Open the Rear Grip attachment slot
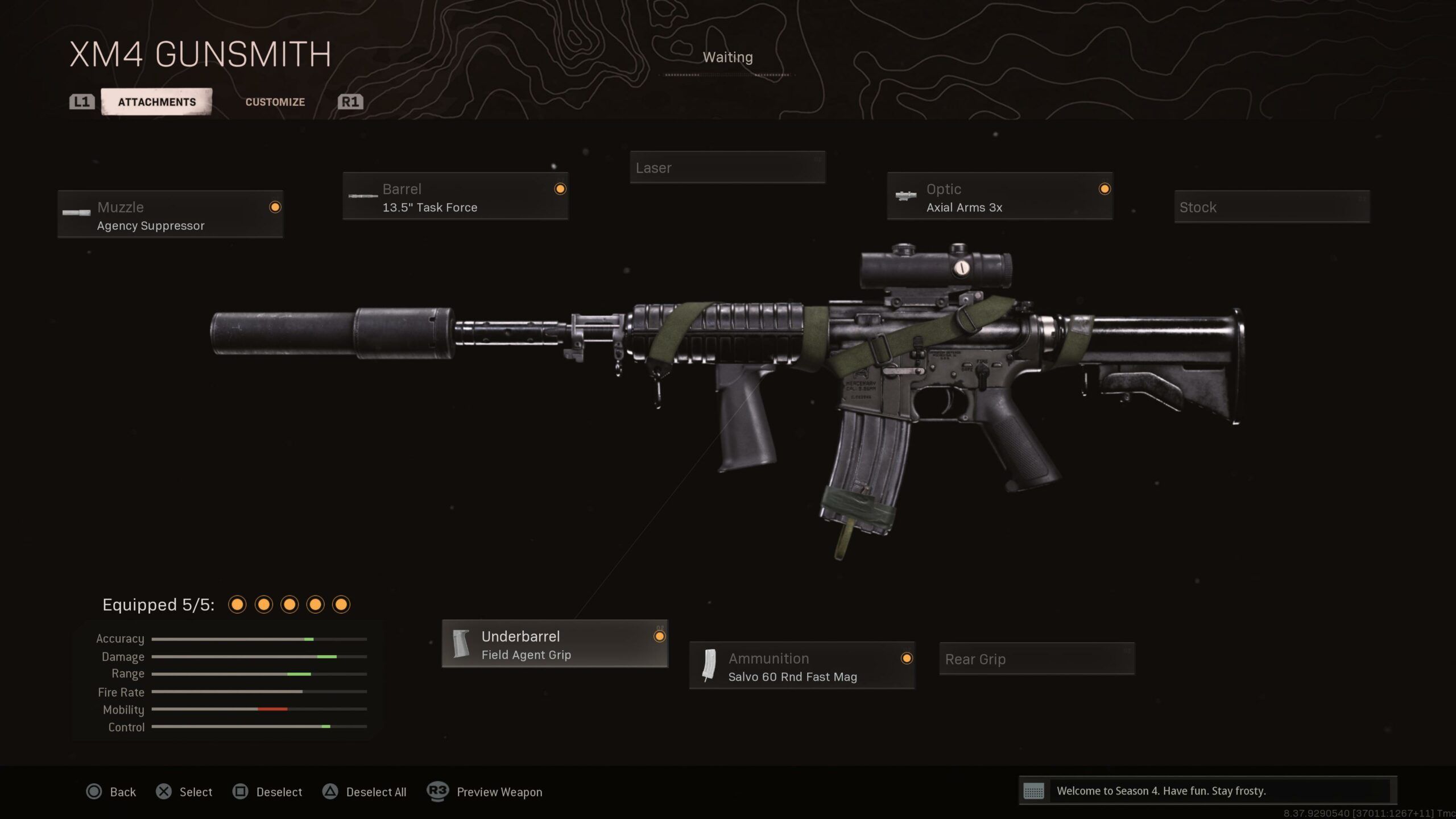Screen dimensions: 1456x819 tap(1036, 659)
